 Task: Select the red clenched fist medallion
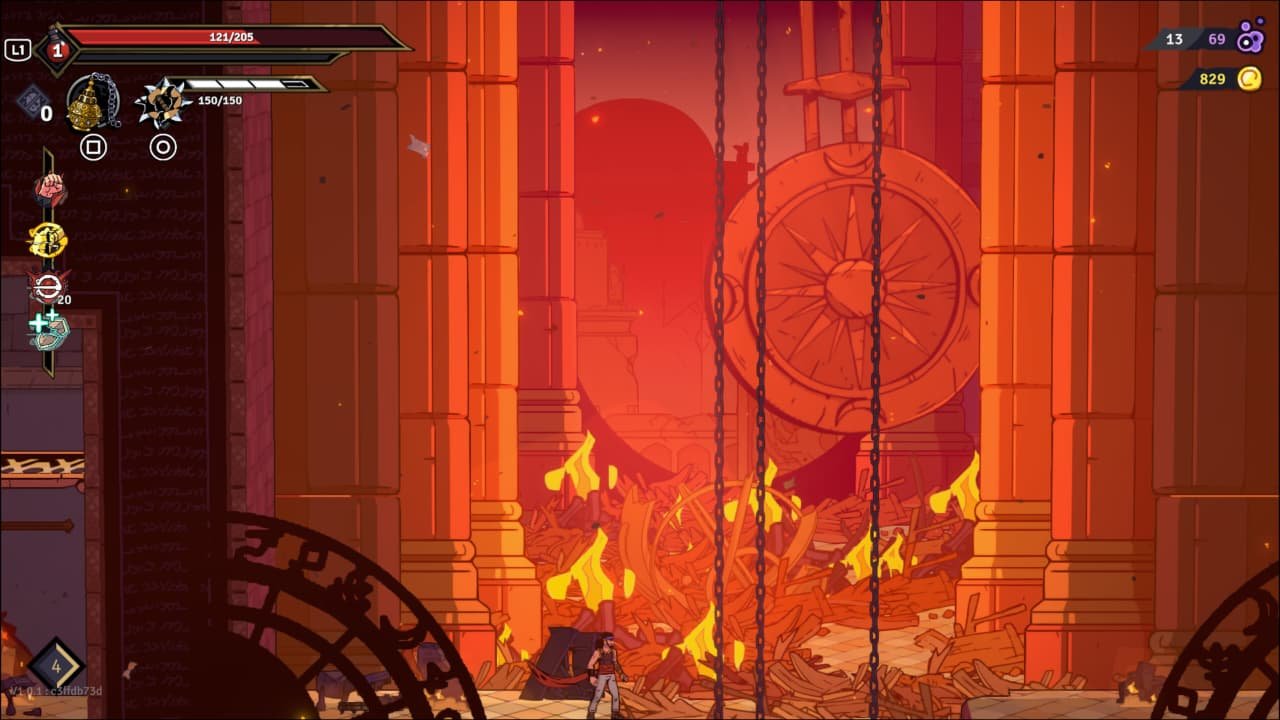coord(49,189)
